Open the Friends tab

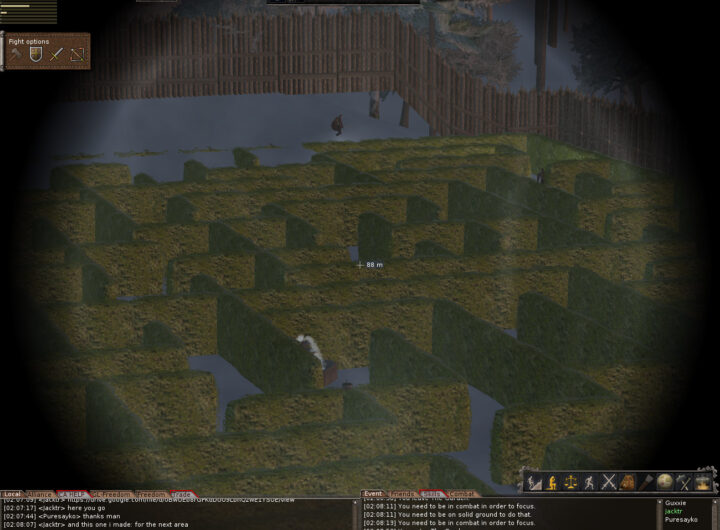tap(403, 494)
